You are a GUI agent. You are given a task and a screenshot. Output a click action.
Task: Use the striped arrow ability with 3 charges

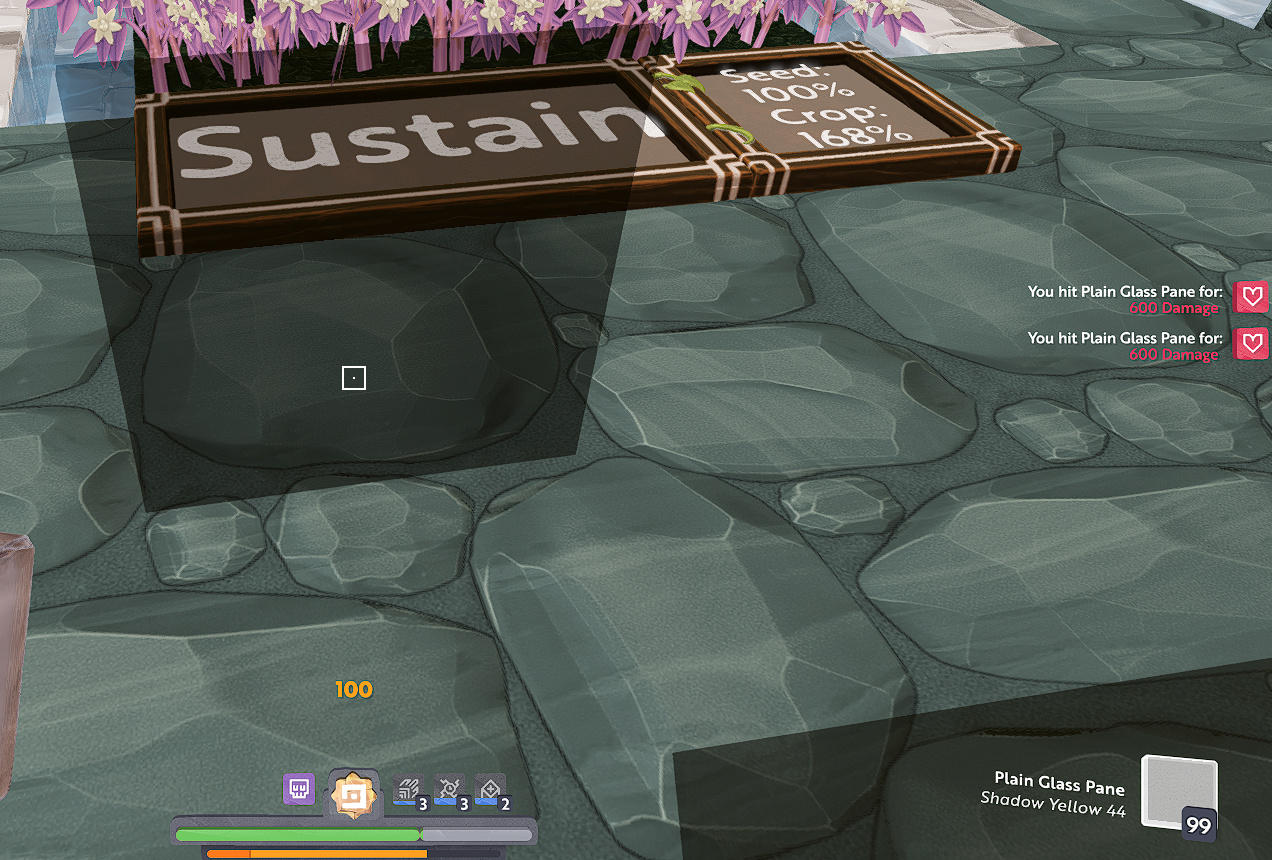point(410,791)
